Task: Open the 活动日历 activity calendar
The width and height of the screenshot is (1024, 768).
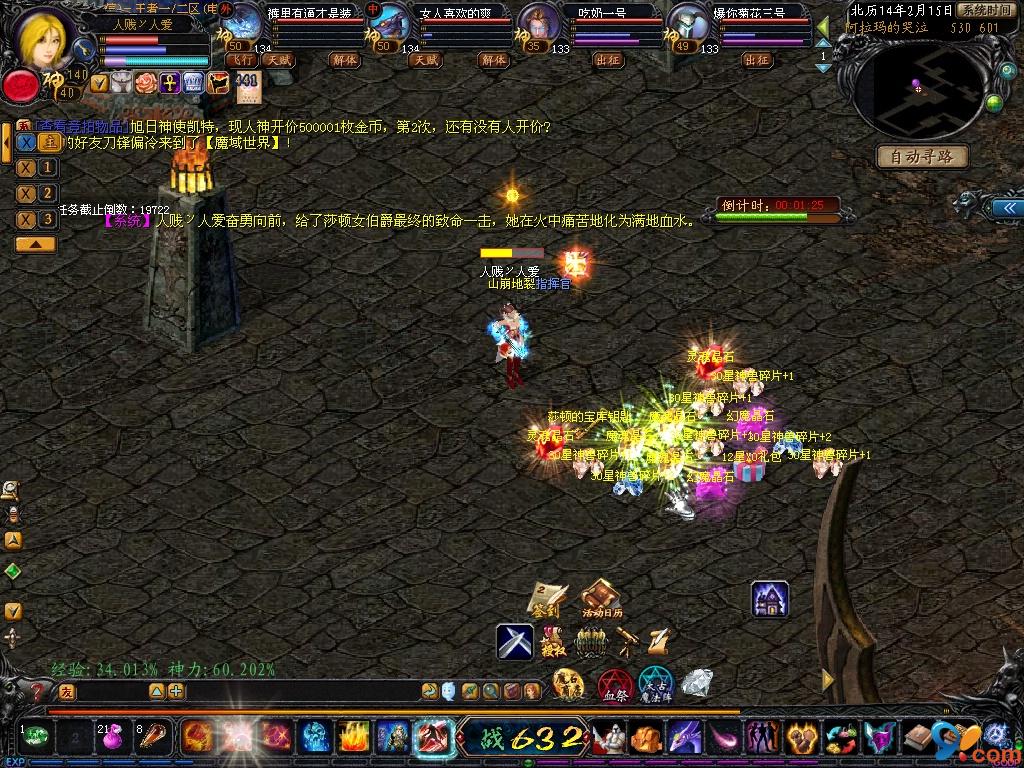Action: [601, 600]
